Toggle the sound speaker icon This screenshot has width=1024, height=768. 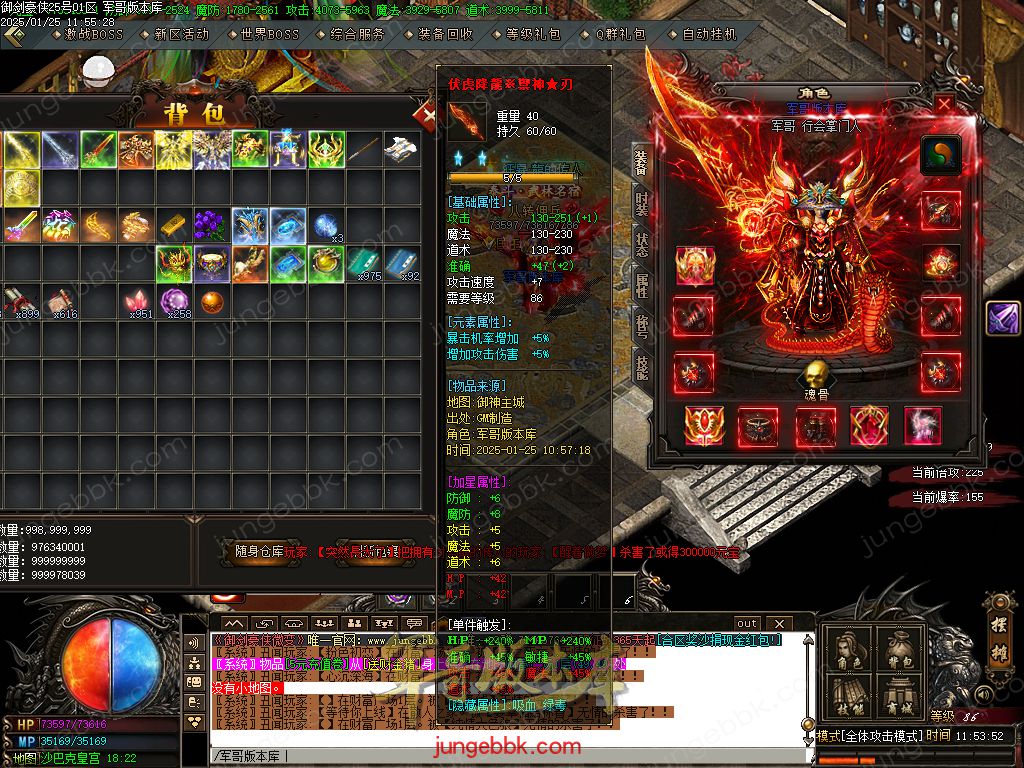pos(984,694)
